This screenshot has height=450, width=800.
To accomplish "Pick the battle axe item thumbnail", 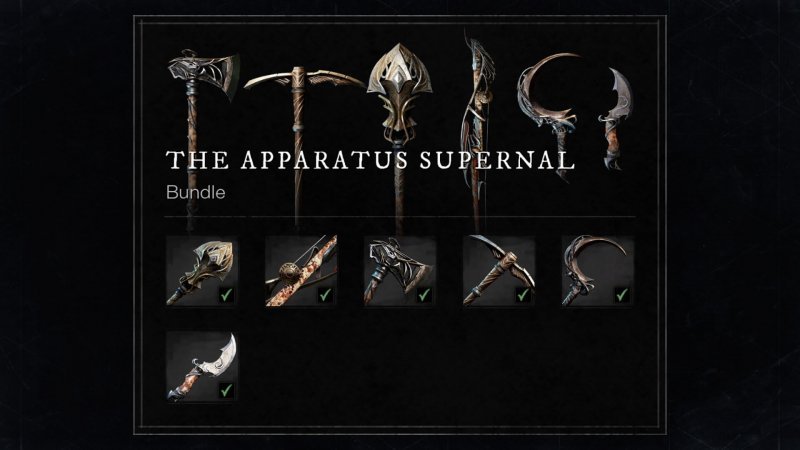I will (x=400, y=271).
